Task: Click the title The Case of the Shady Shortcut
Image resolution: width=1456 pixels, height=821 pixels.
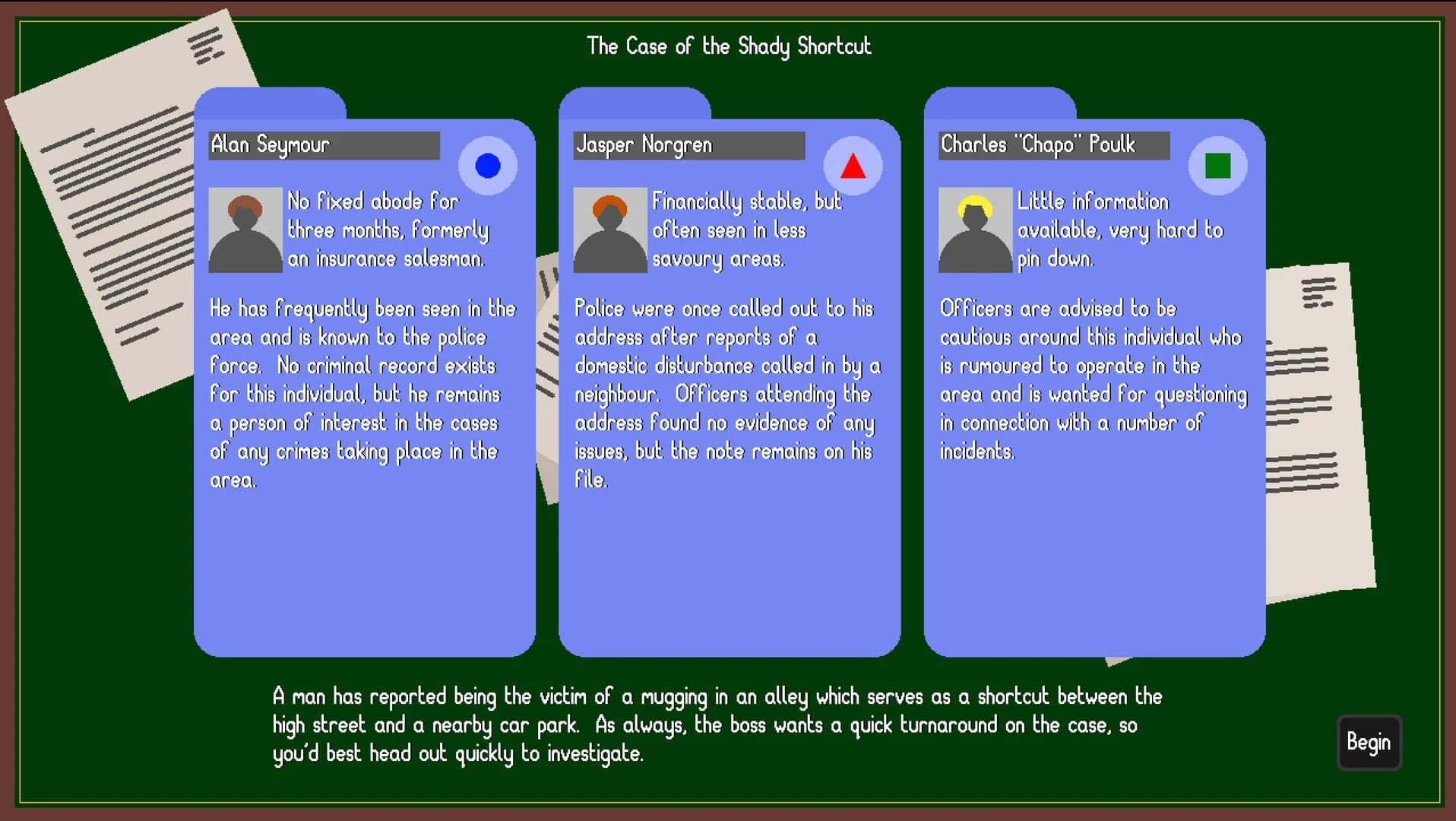Action: tap(729, 46)
